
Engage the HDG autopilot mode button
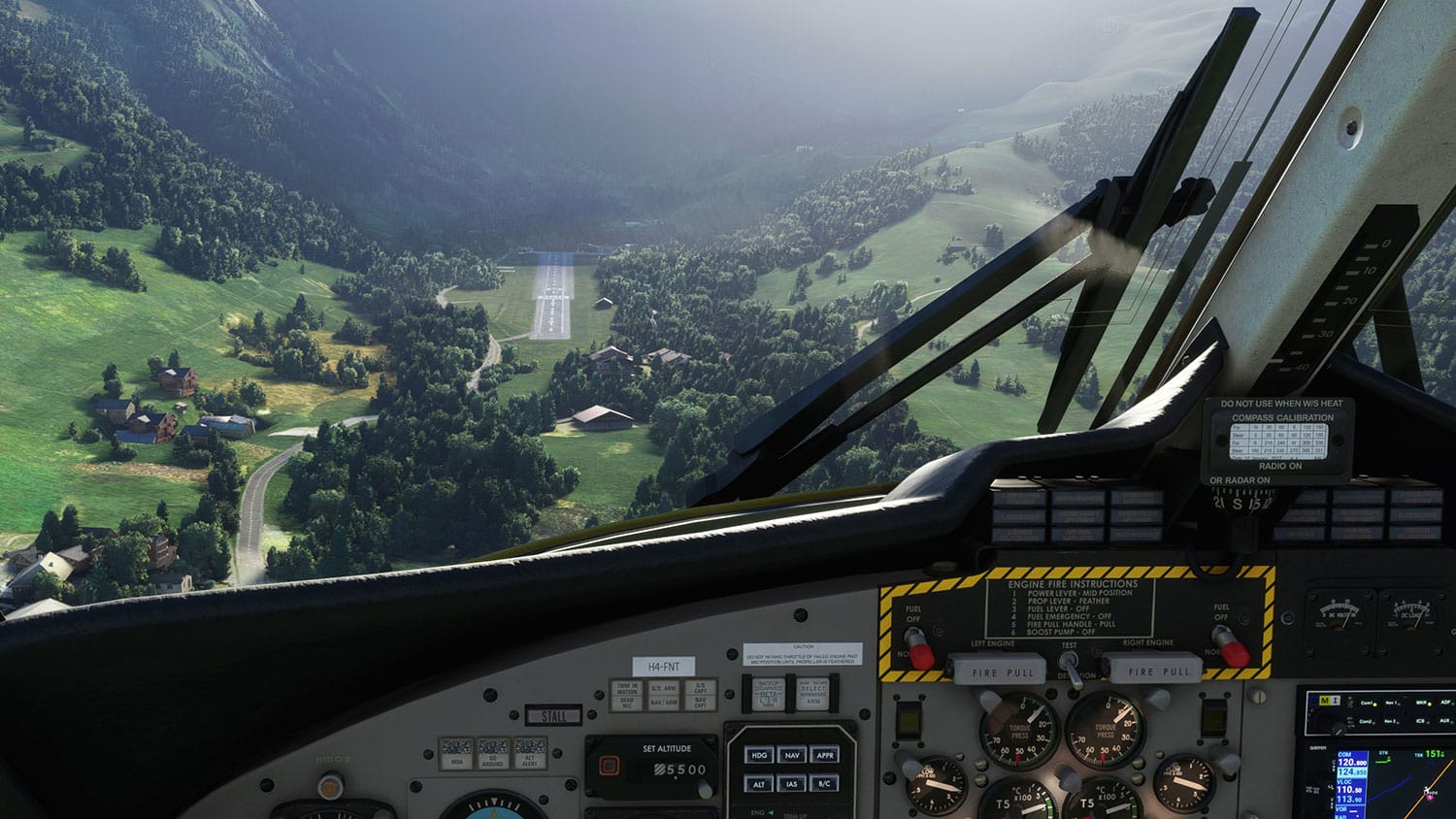pyautogui.click(x=759, y=755)
